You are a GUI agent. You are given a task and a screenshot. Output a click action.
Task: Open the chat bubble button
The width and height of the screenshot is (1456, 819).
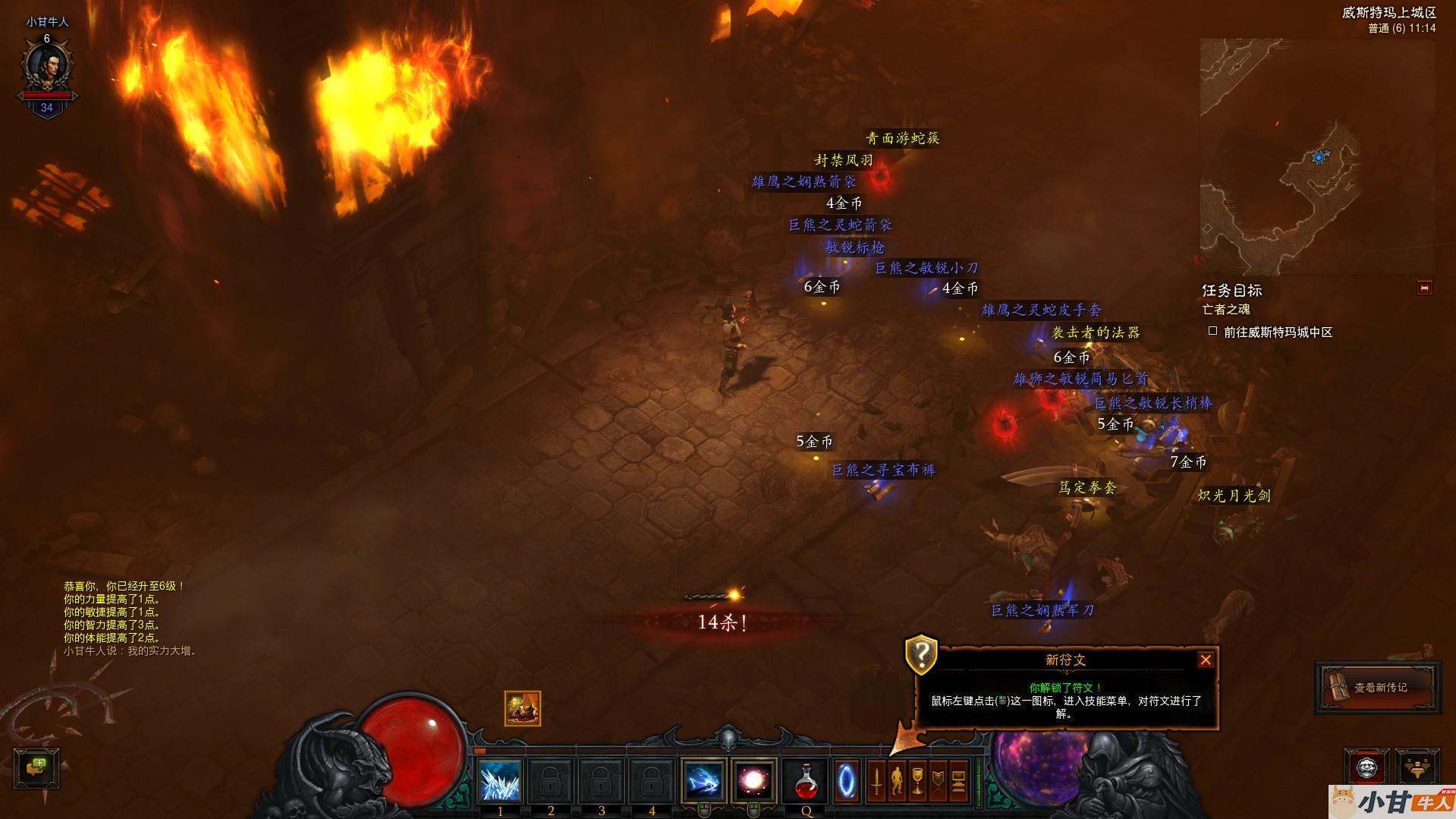pos(36,767)
